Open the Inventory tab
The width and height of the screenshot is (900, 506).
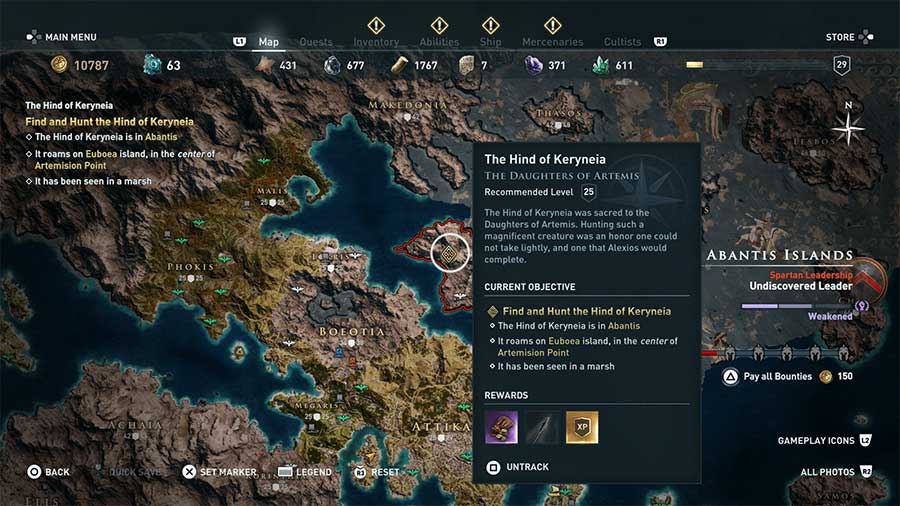click(x=376, y=42)
